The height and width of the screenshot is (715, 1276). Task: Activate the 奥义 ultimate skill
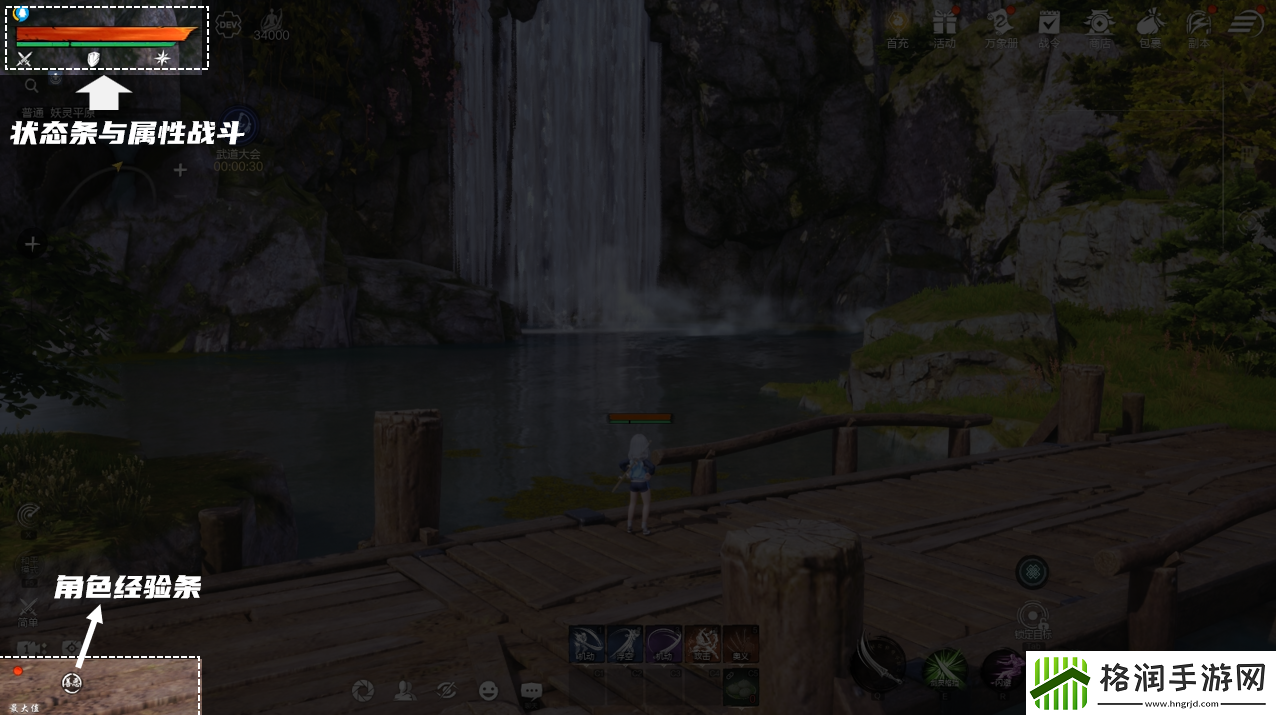(x=741, y=644)
